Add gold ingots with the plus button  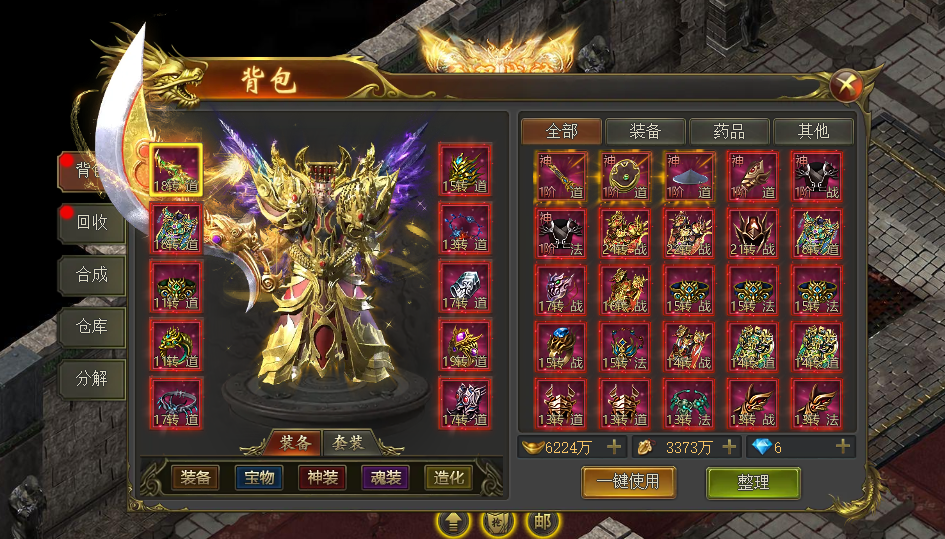click(x=614, y=447)
